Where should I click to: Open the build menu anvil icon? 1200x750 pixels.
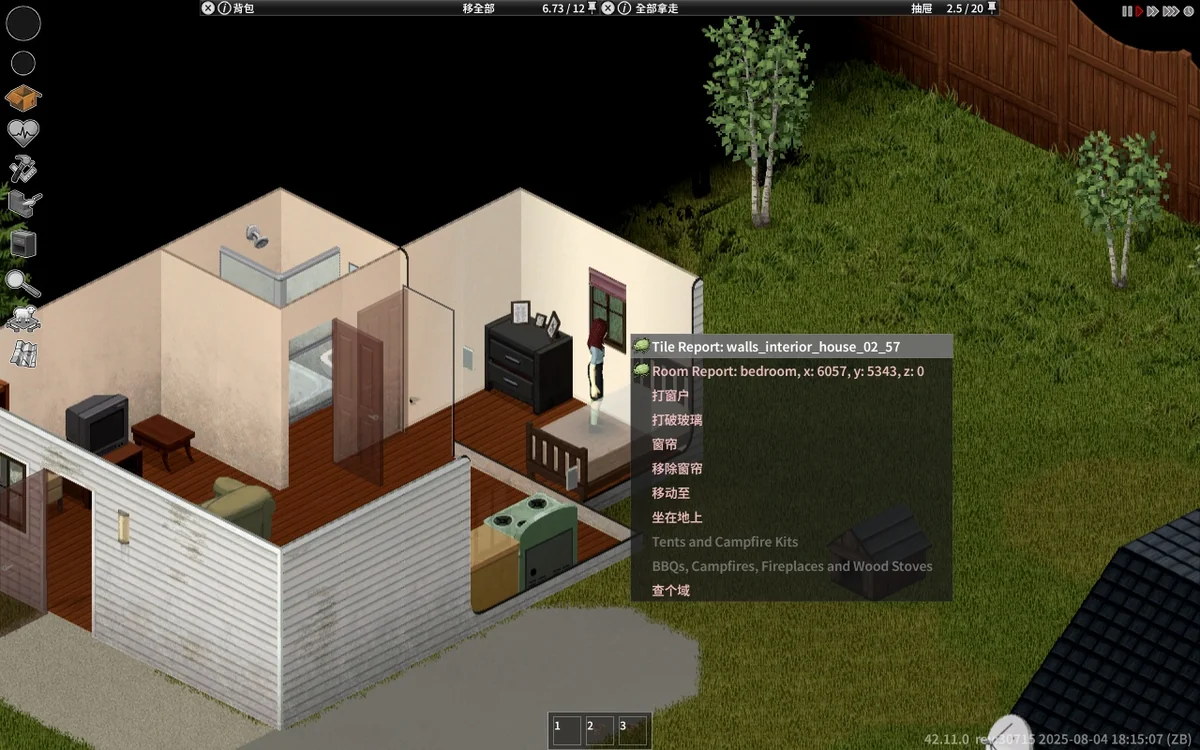pyautogui.click(x=24, y=205)
